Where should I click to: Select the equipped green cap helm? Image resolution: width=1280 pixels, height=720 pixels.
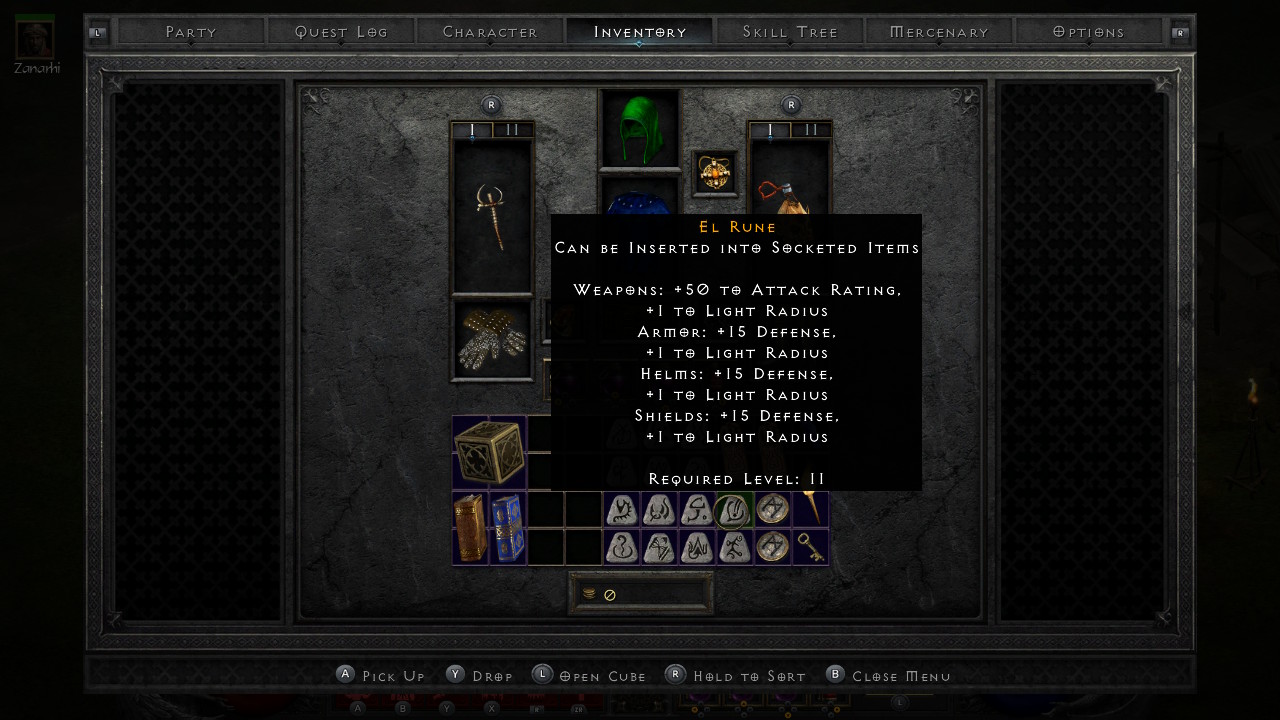[x=639, y=129]
